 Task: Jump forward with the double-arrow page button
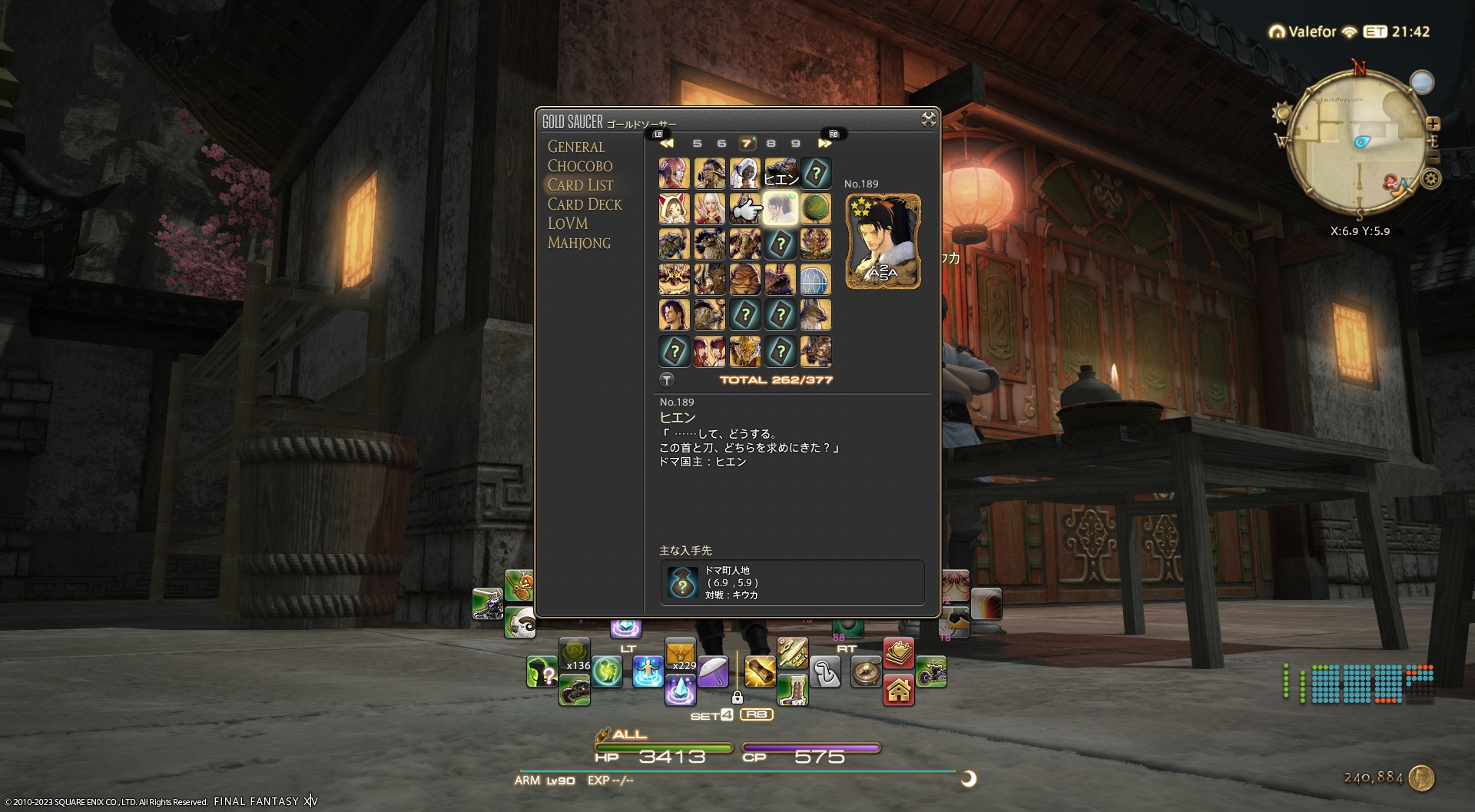[824, 144]
